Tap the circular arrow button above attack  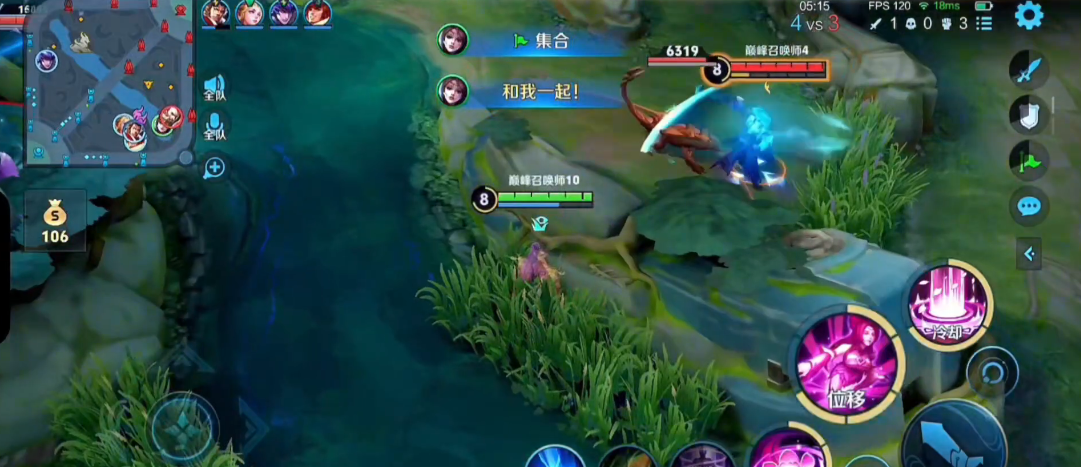[993, 372]
